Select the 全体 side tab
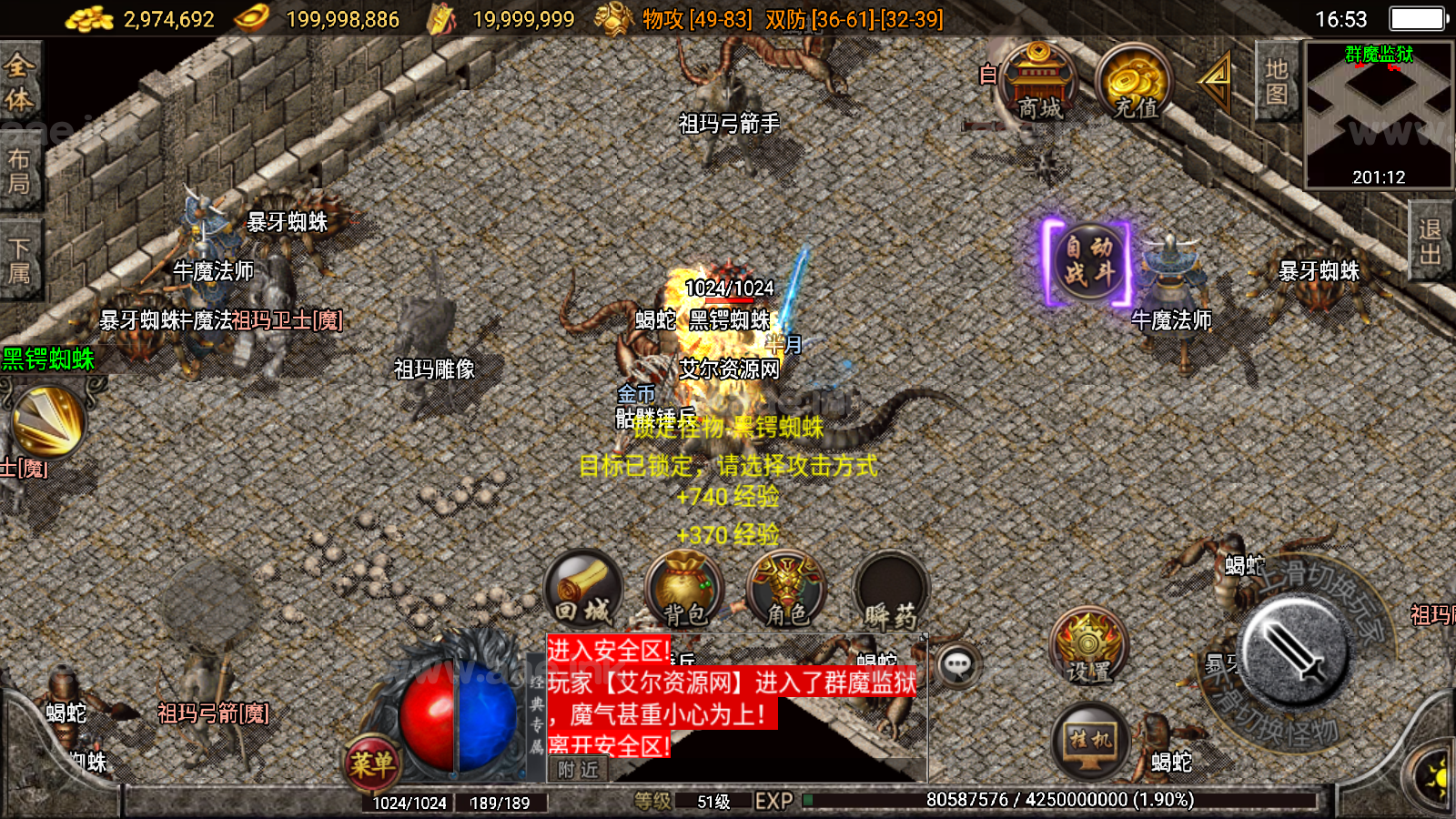Viewport: 1456px width, 819px height. (19, 83)
